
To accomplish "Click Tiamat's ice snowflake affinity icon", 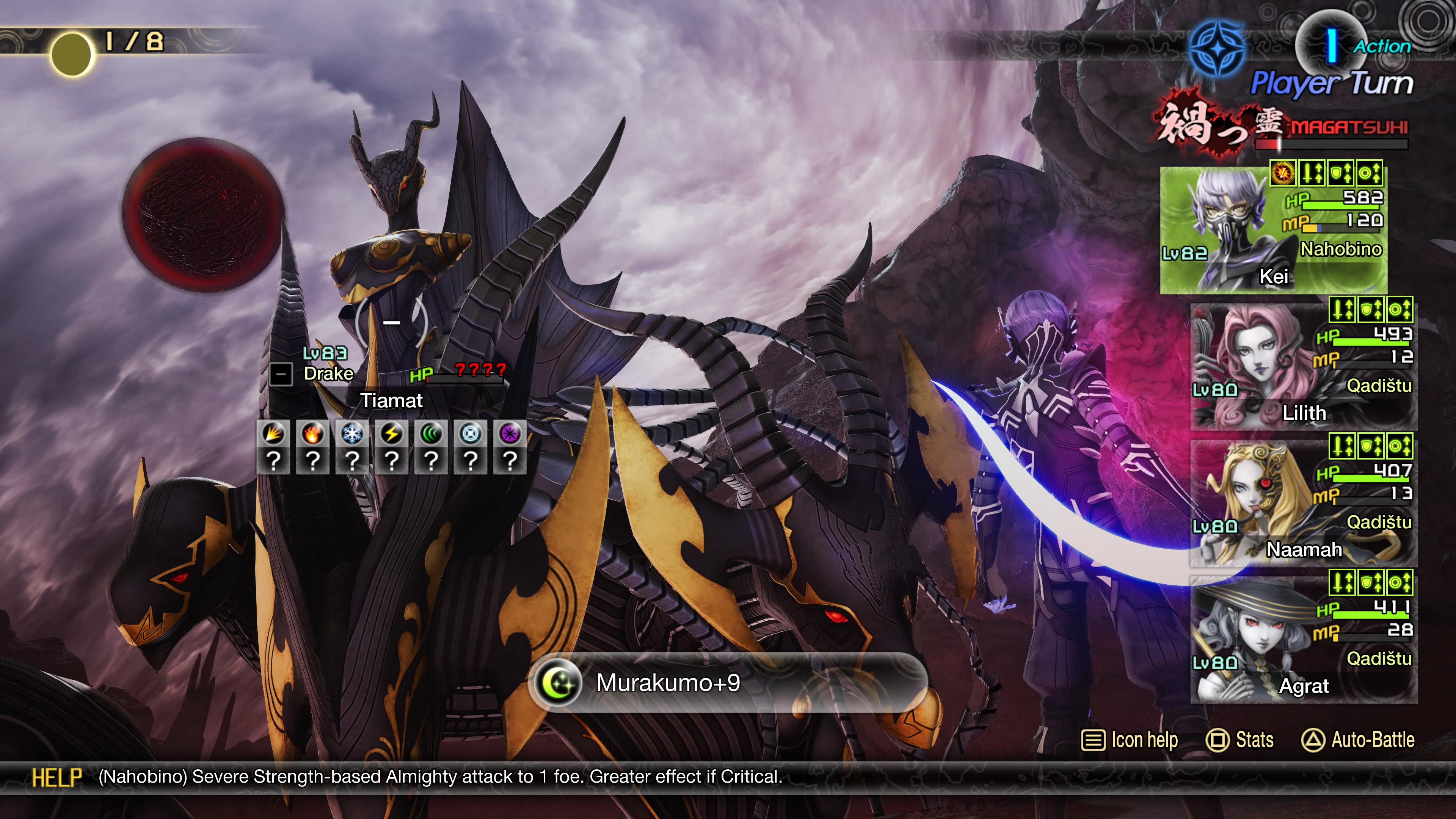I will tap(352, 434).
